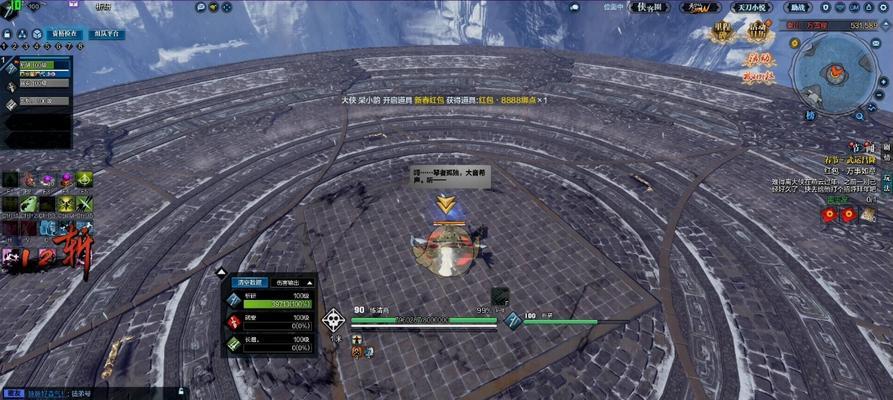Activate the green diamond skill icon

tap(85, 180)
